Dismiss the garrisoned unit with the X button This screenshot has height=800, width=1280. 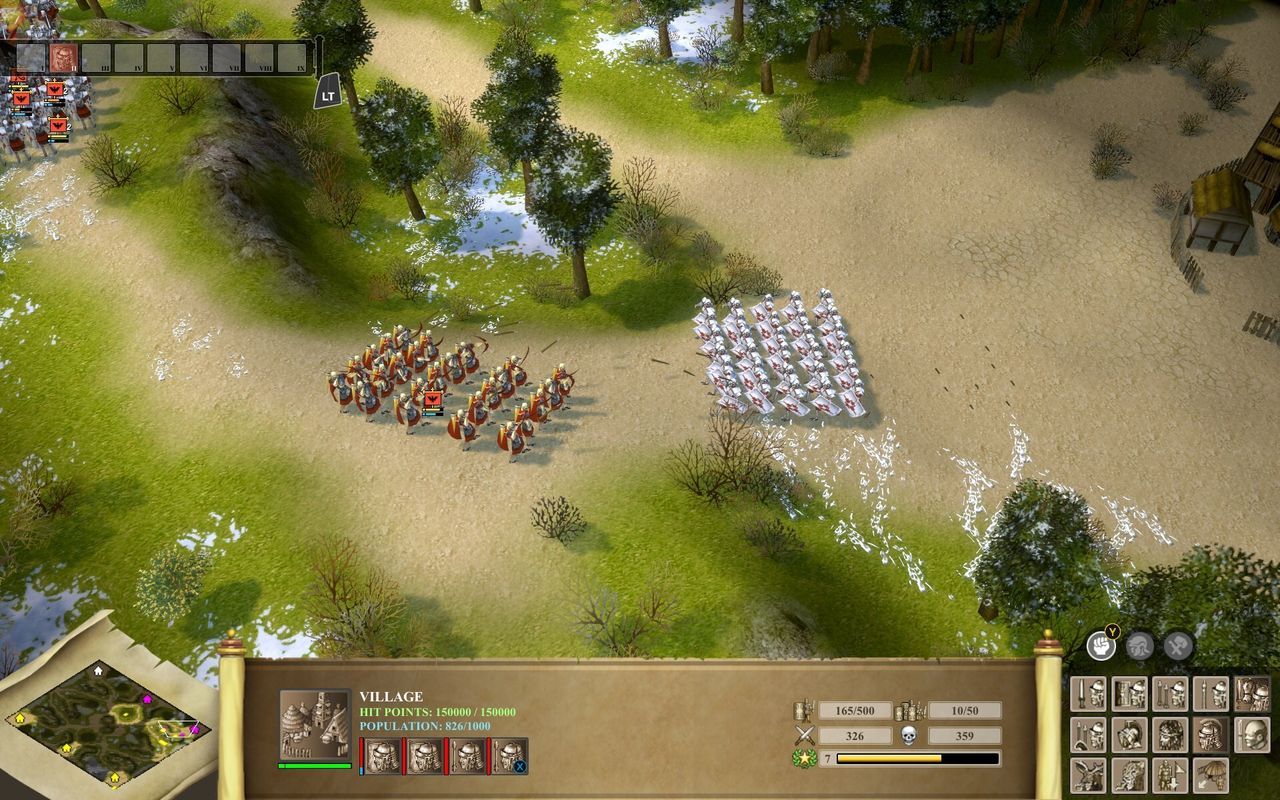(x=519, y=766)
